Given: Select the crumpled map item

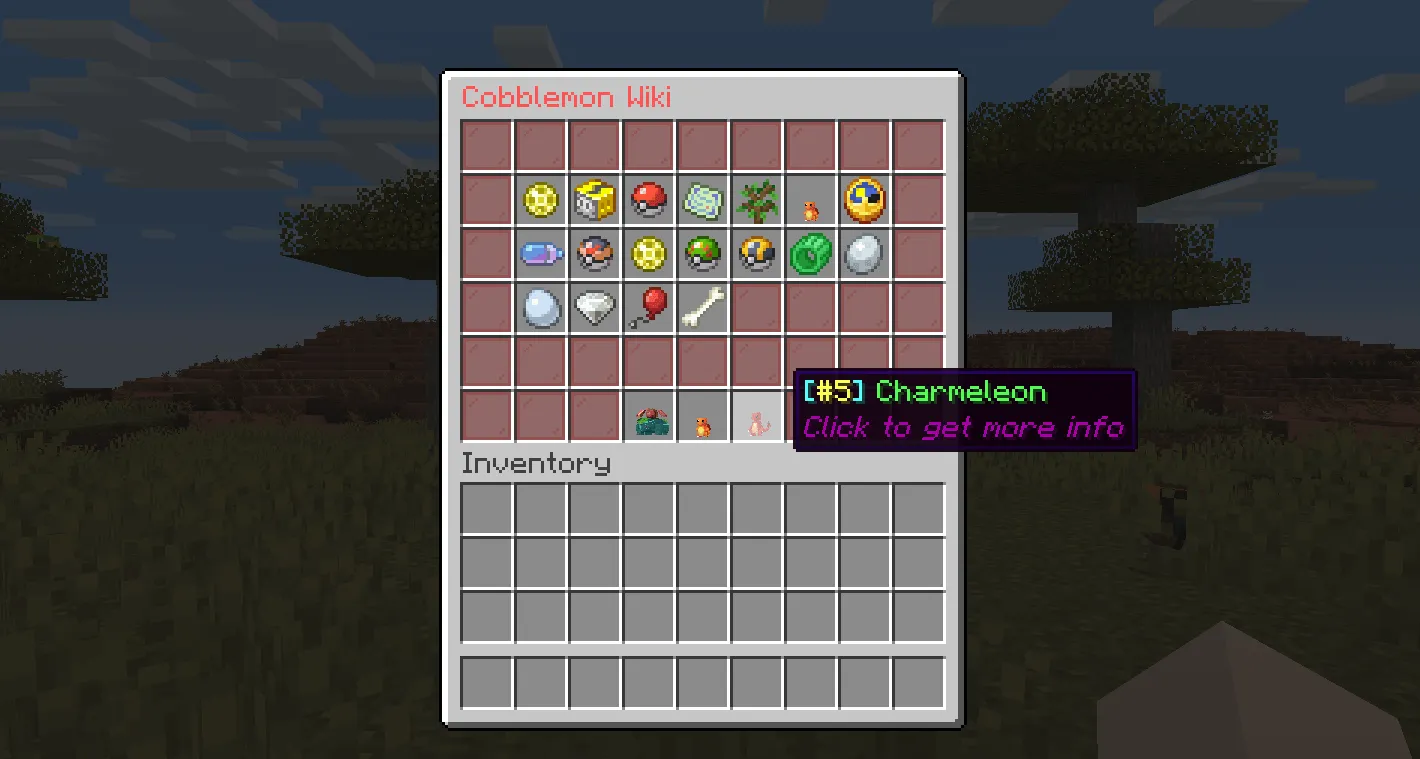Looking at the screenshot, I should point(702,200).
